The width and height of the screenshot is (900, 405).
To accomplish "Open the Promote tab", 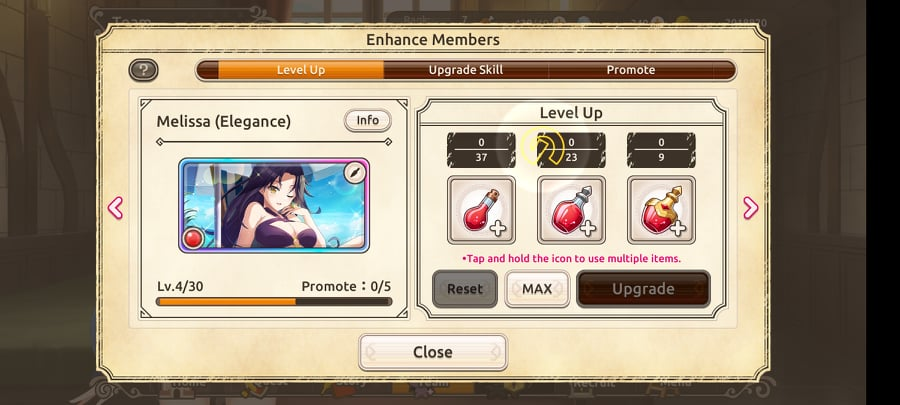I will 631,70.
